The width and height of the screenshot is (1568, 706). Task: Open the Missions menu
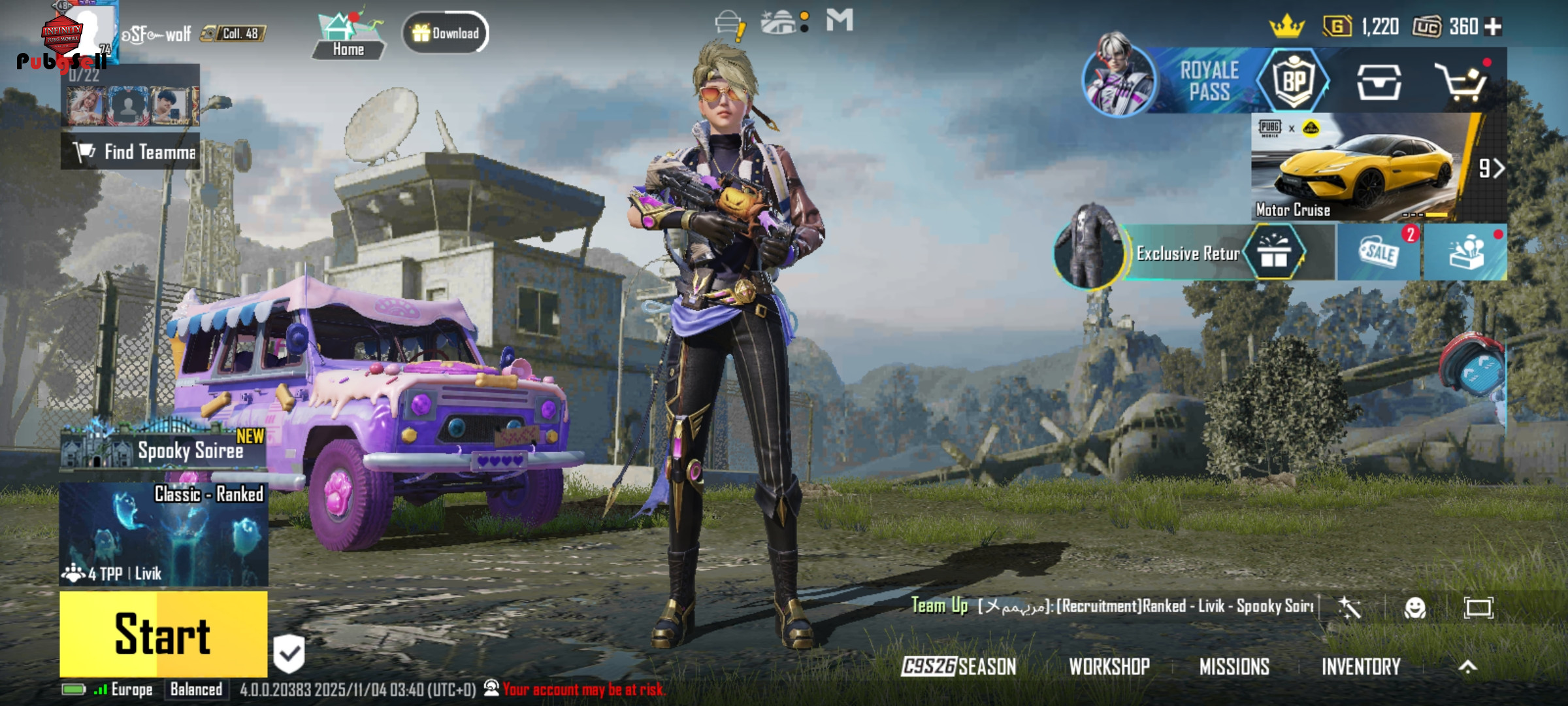[1234, 666]
